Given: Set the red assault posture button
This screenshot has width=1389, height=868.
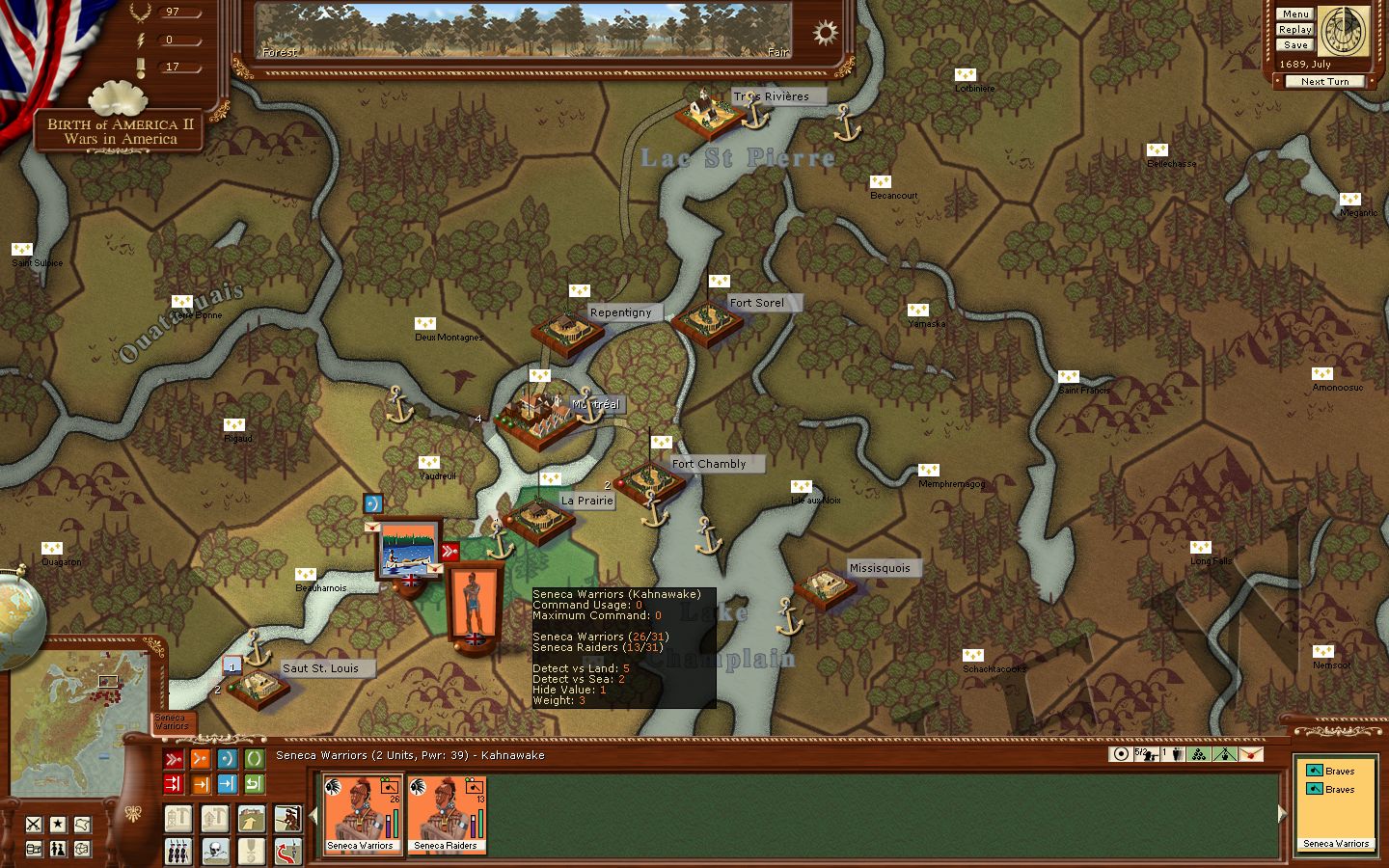Looking at the screenshot, I should click(173, 759).
